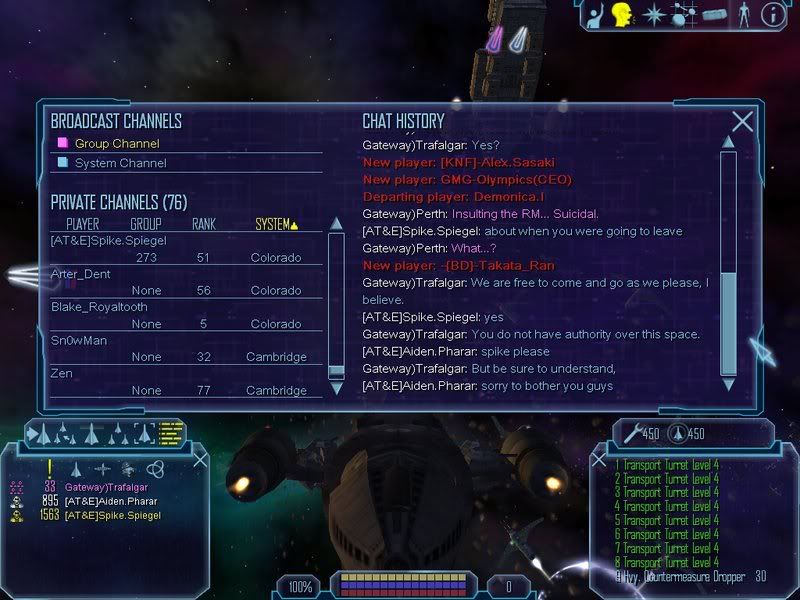Show the star-shaped nav map icon

pos(654,14)
